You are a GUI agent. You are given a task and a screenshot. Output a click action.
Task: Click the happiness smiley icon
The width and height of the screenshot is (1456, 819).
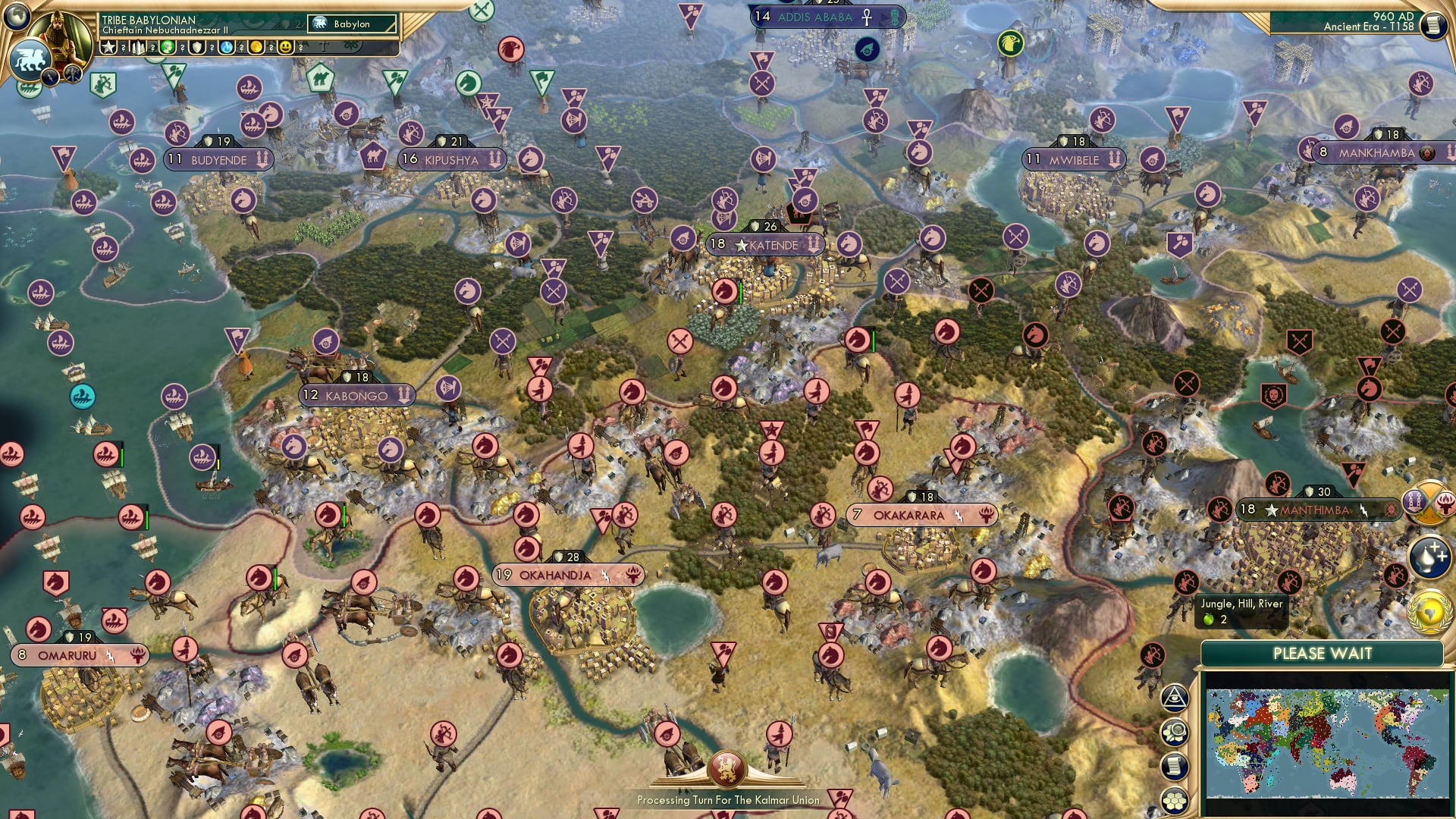point(286,47)
